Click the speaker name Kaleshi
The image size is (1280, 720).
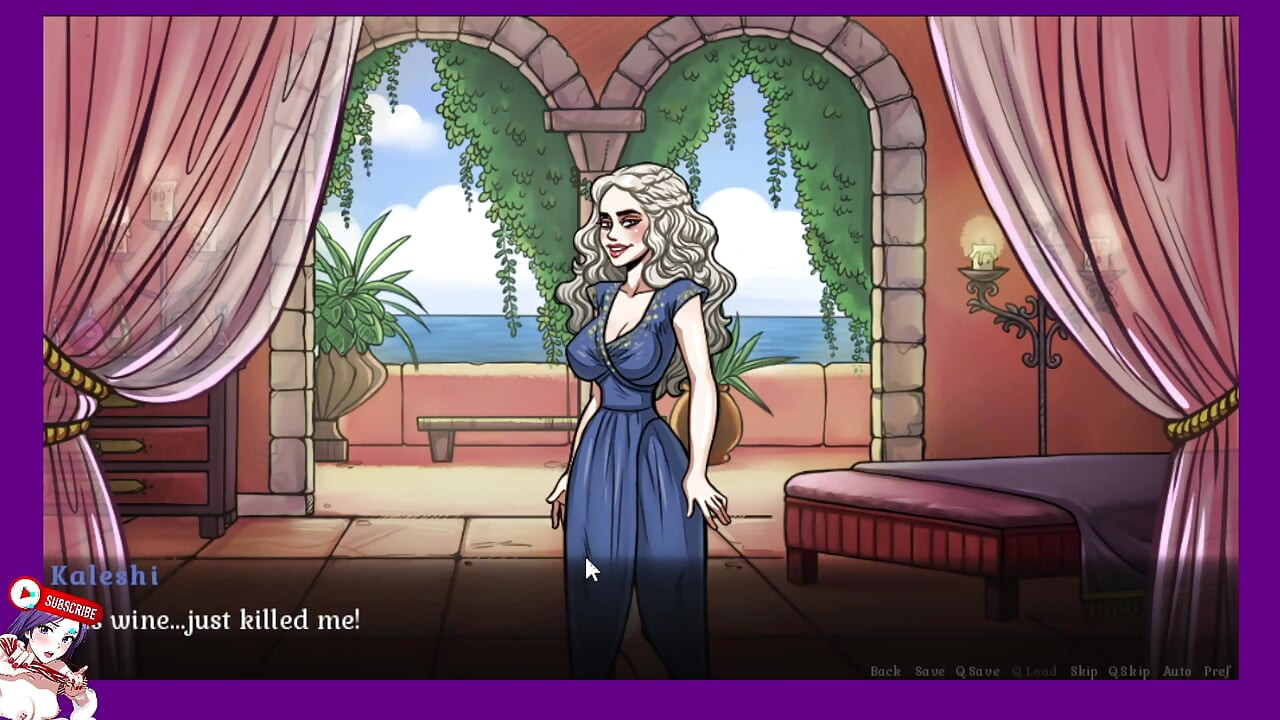point(105,577)
